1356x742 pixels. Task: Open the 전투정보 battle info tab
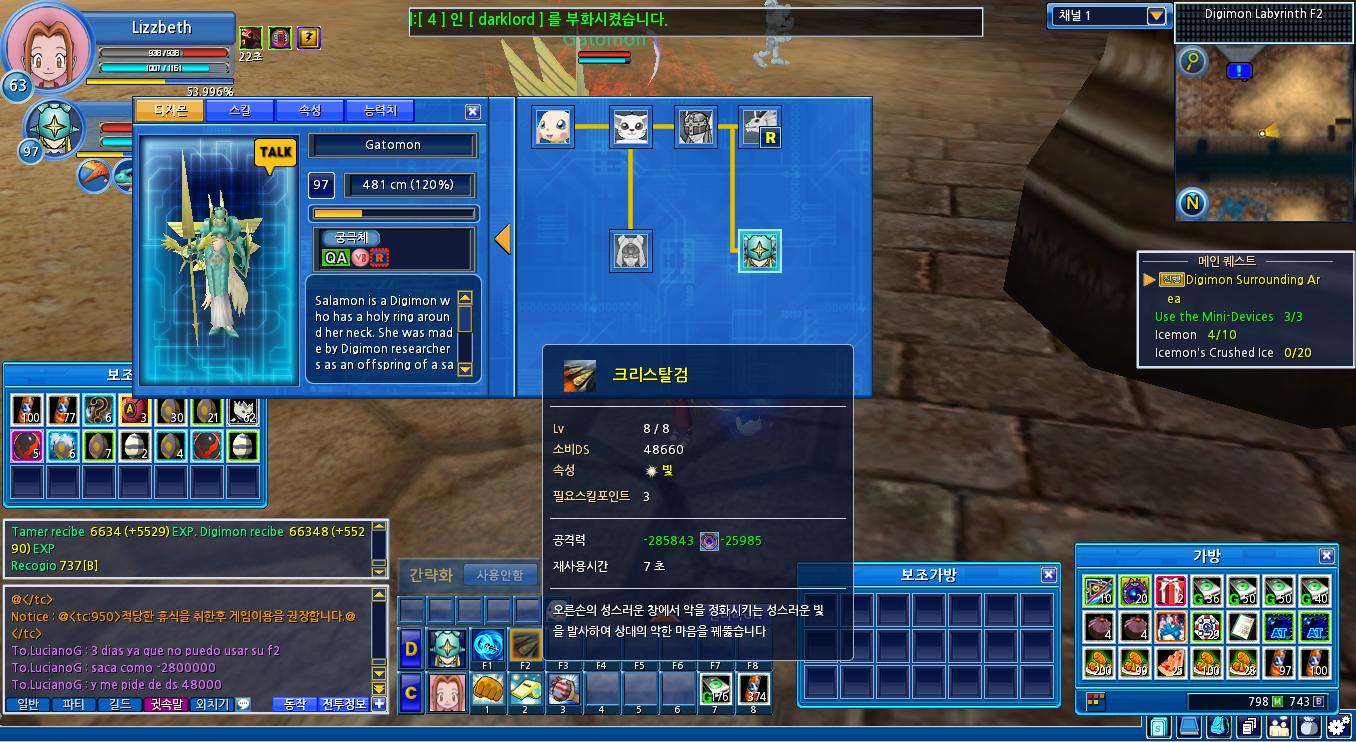click(x=344, y=704)
